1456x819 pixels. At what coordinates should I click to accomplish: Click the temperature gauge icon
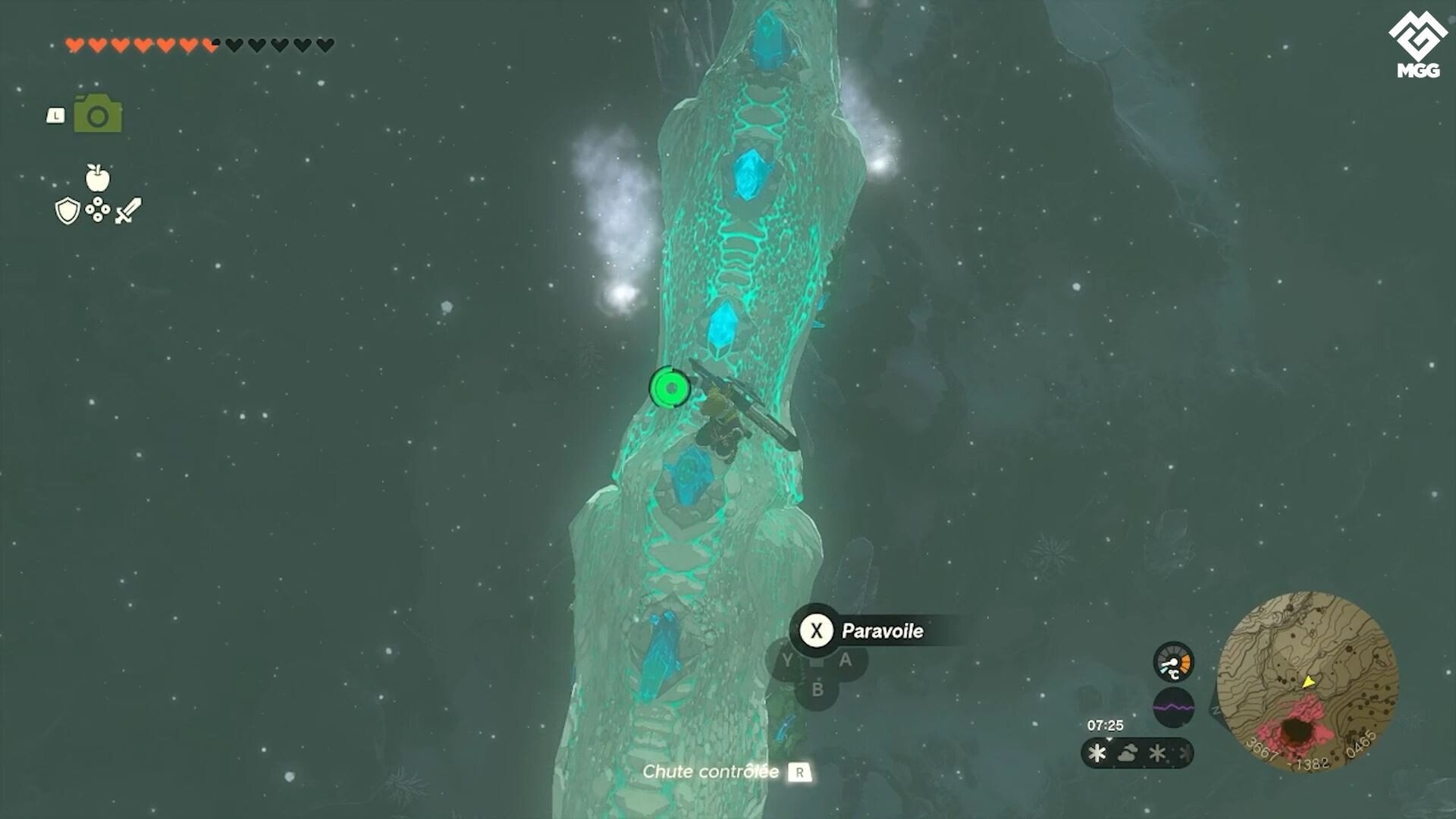(1173, 662)
